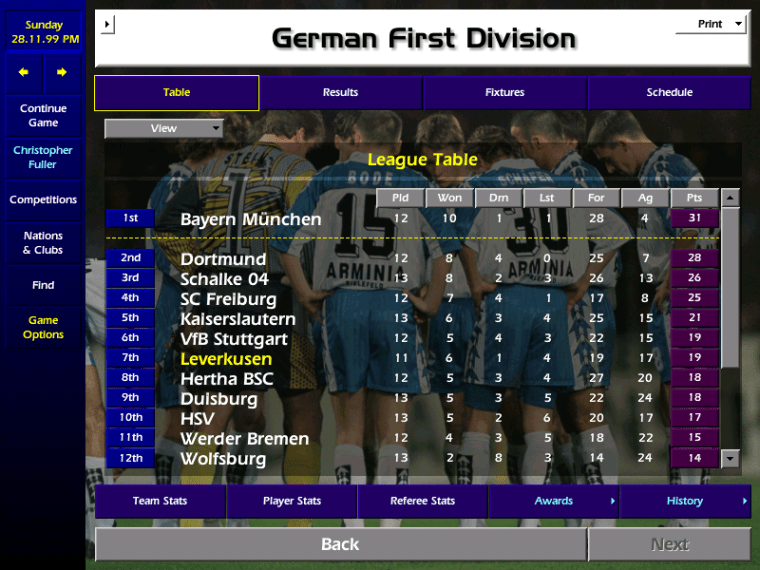Go forward with the right arrow
This screenshot has width=760, height=570.
62,72
